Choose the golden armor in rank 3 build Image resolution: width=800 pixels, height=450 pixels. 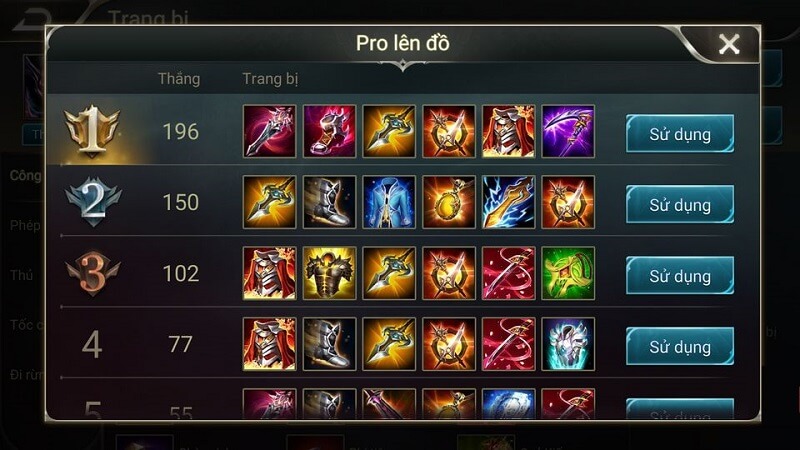click(x=329, y=274)
